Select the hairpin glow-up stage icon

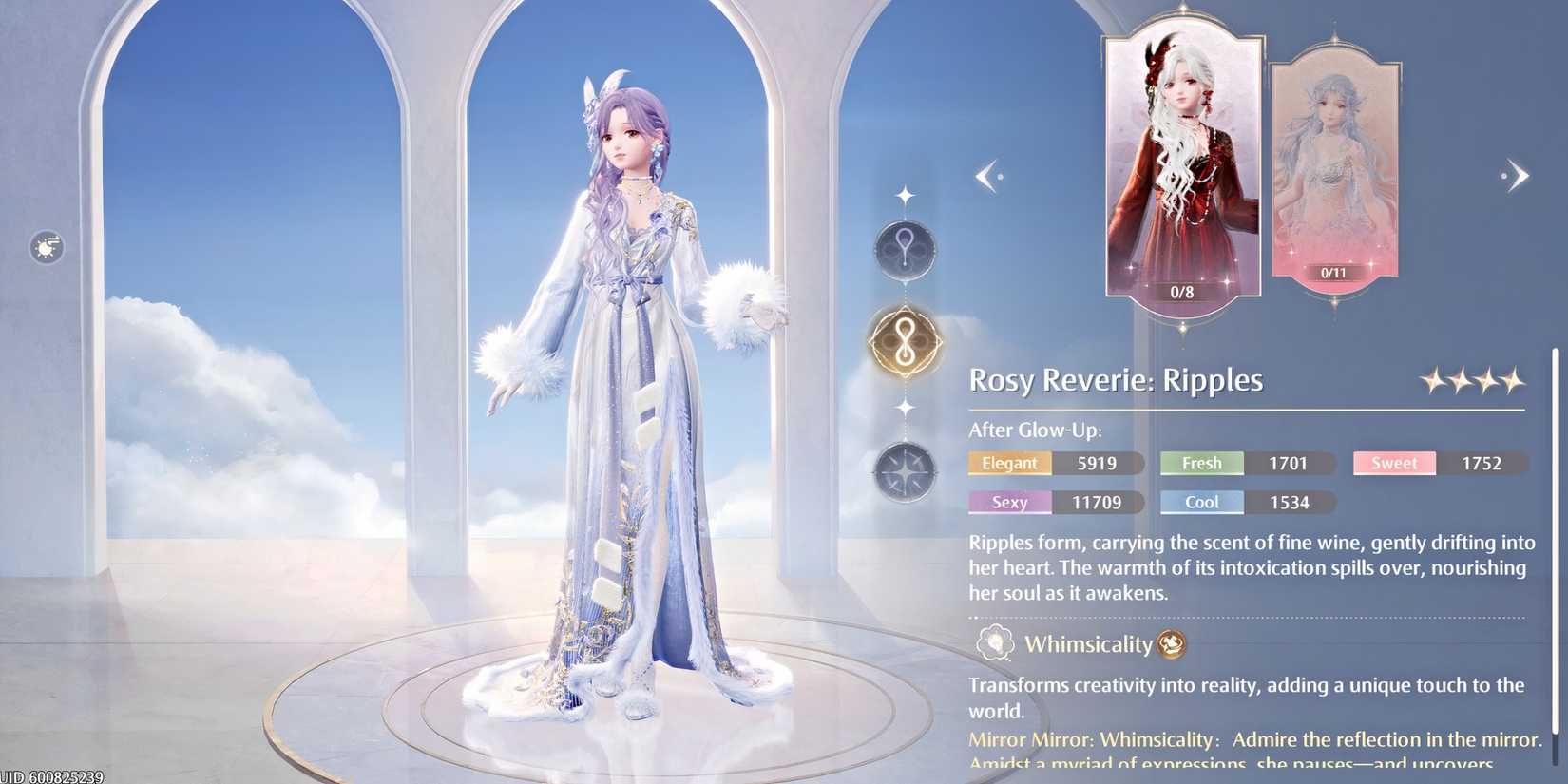click(905, 251)
